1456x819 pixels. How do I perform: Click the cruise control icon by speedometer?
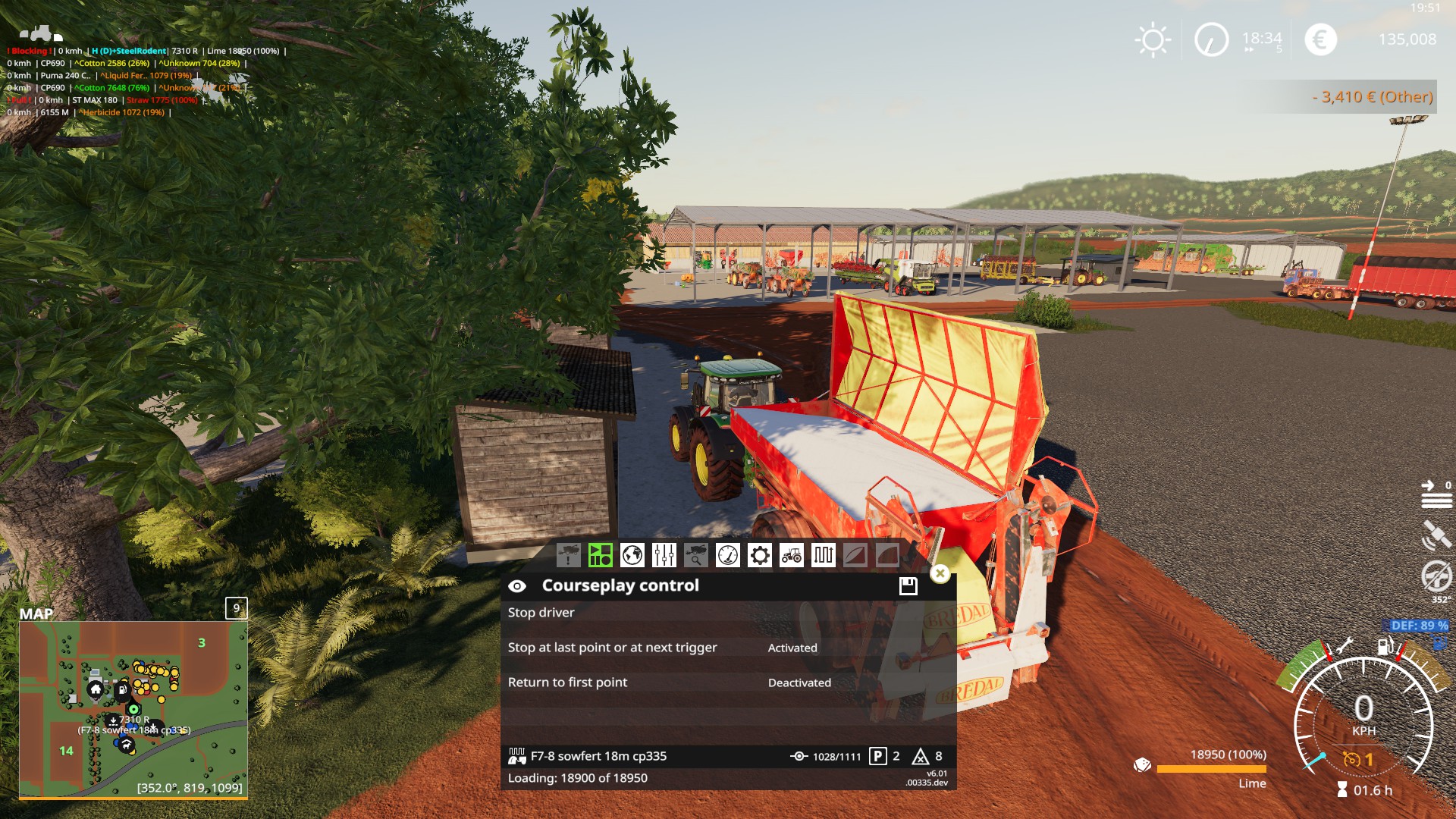(1351, 759)
